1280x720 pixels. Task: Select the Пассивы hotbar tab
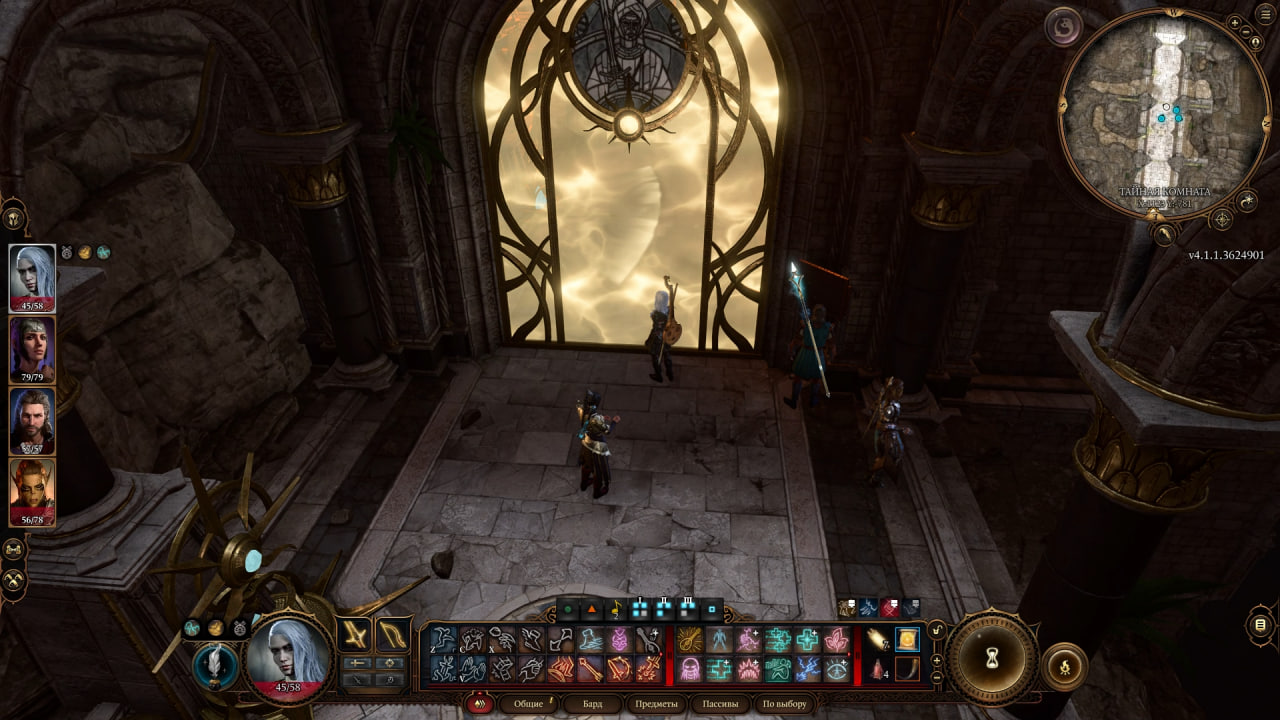pyautogui.click(x=720, y=704)
